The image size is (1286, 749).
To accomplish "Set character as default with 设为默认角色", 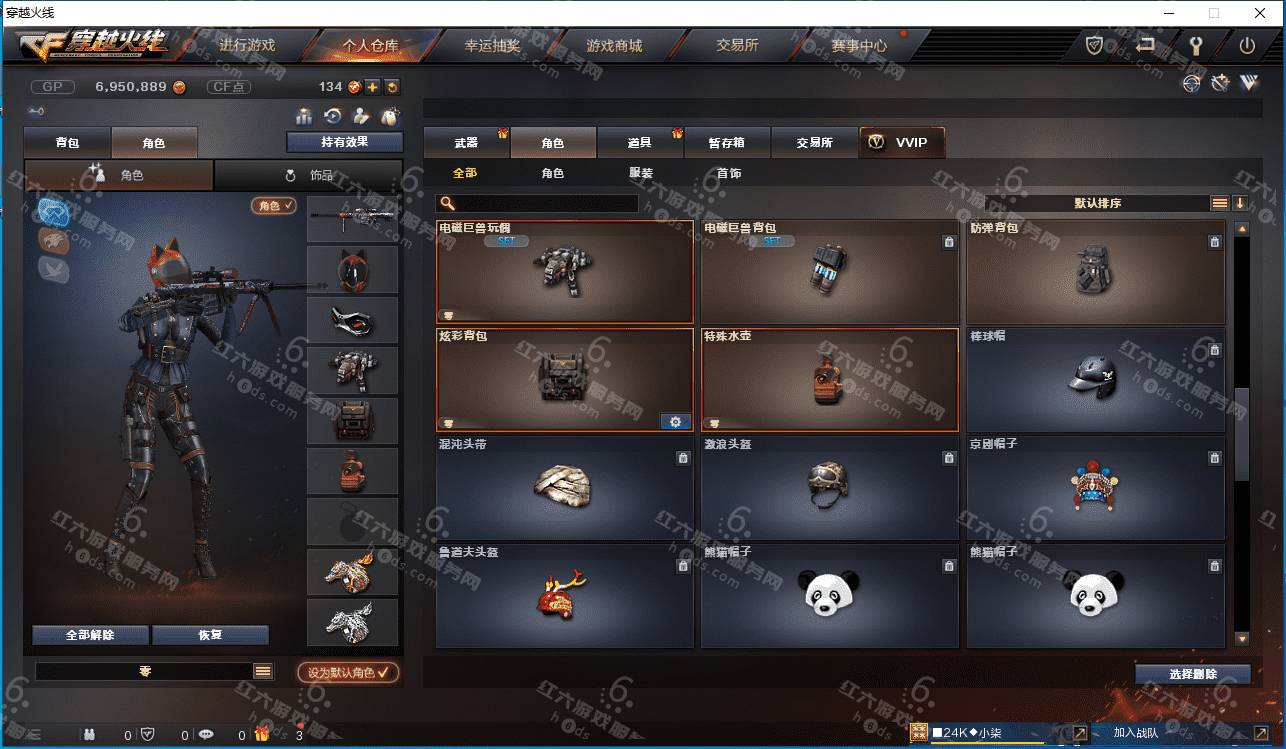I will tap(348, 673).
